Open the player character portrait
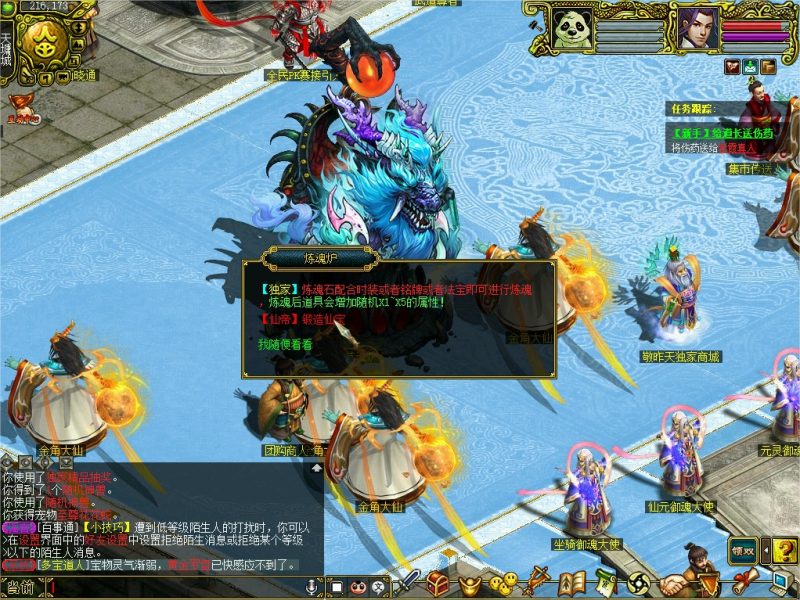Viewport: 800px width, 600px height. pyautogui.click(x=696, y=27)
